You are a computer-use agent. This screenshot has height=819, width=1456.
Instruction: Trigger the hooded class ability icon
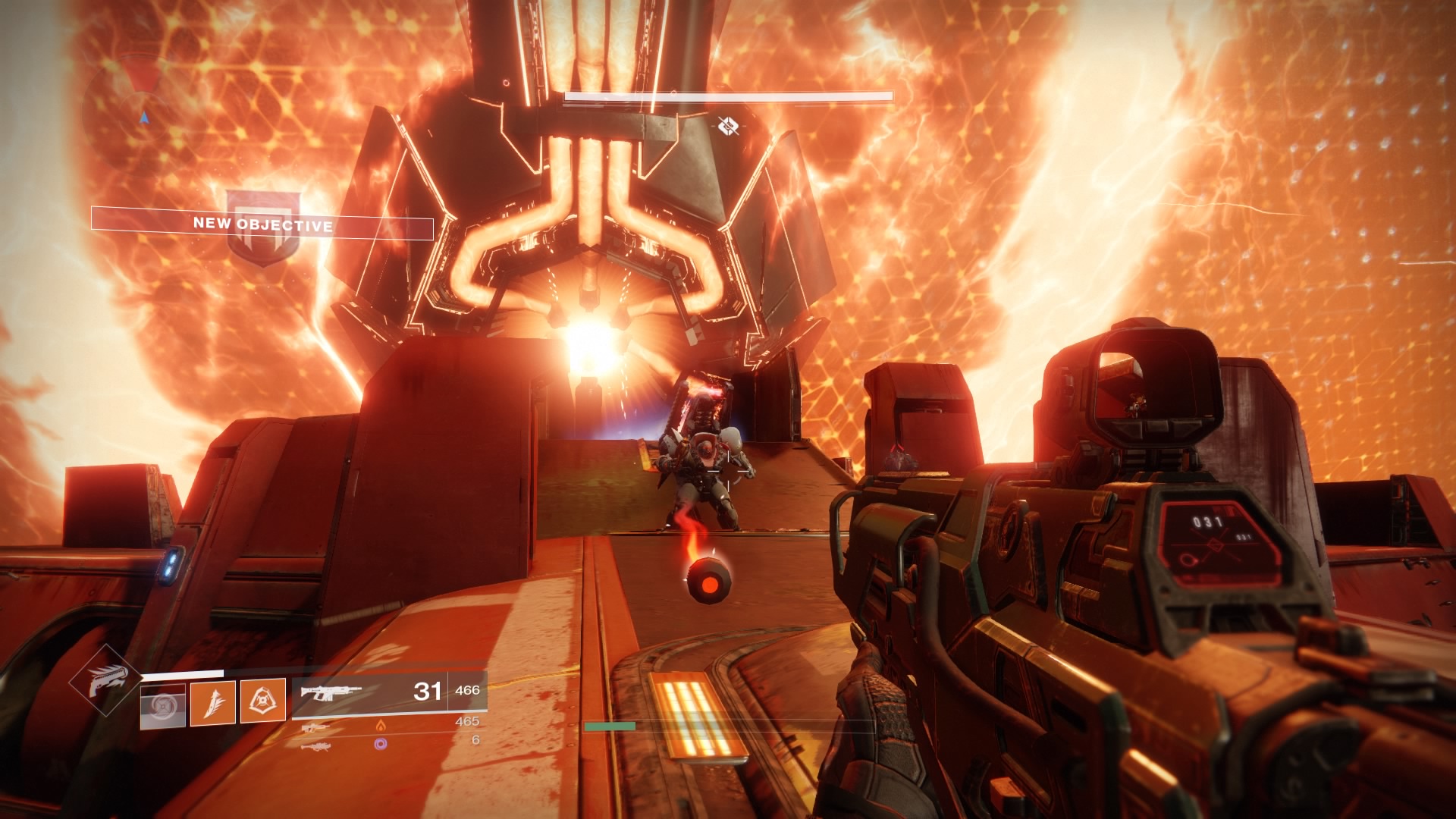point(263,701)
